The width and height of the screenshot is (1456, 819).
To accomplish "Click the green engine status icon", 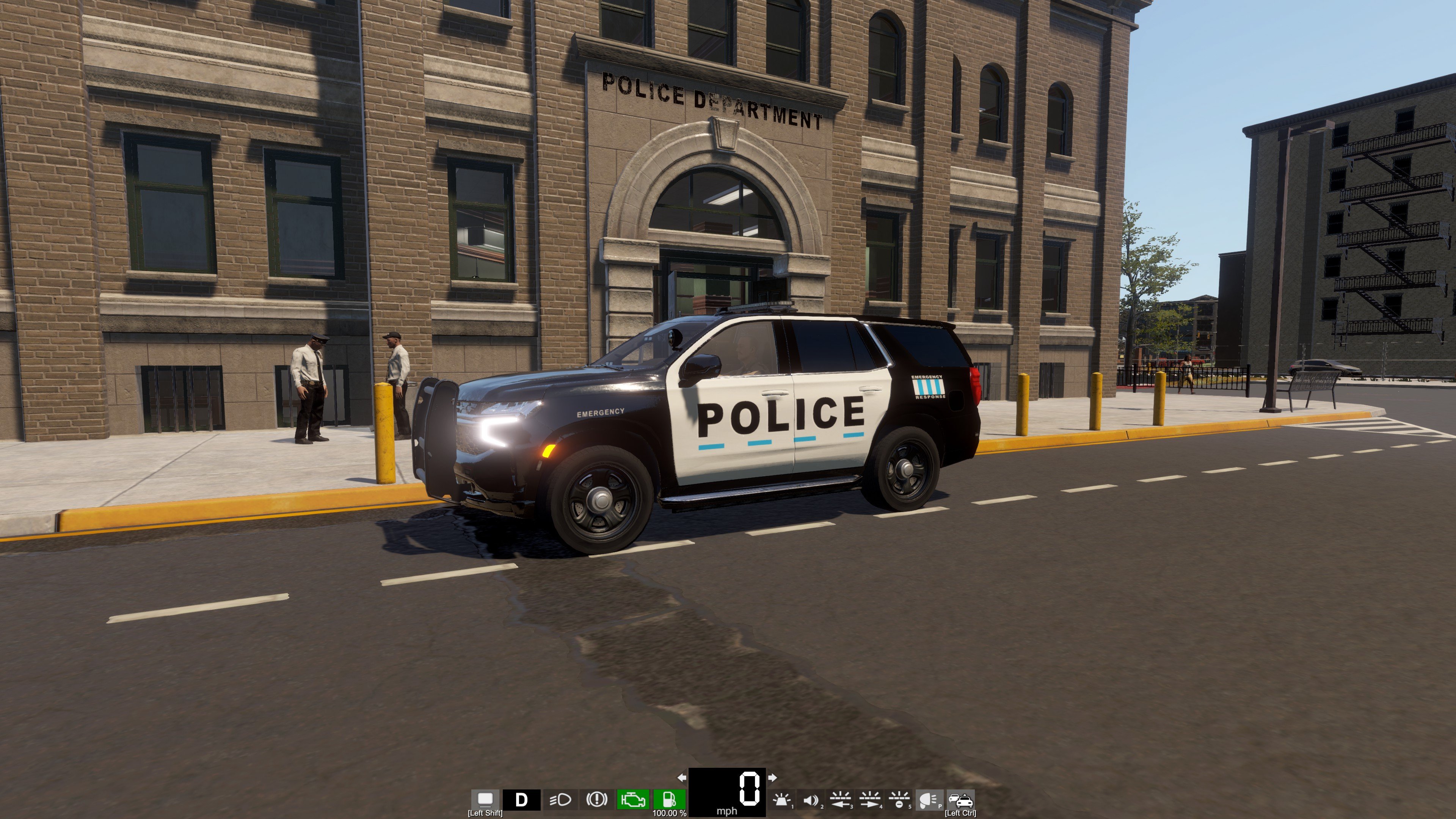I will 633,800.
